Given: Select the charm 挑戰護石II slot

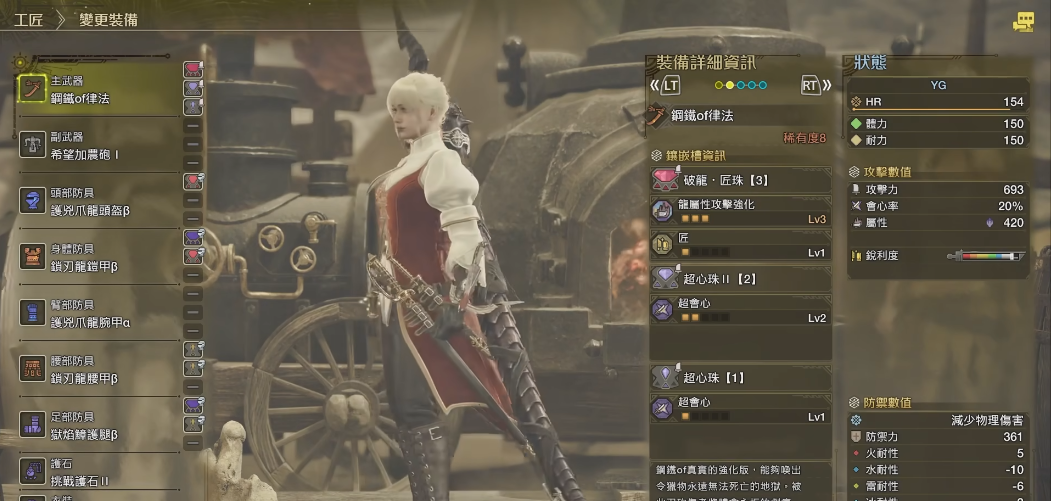Looking at the screenshot, I should click(x=98, y=474).
